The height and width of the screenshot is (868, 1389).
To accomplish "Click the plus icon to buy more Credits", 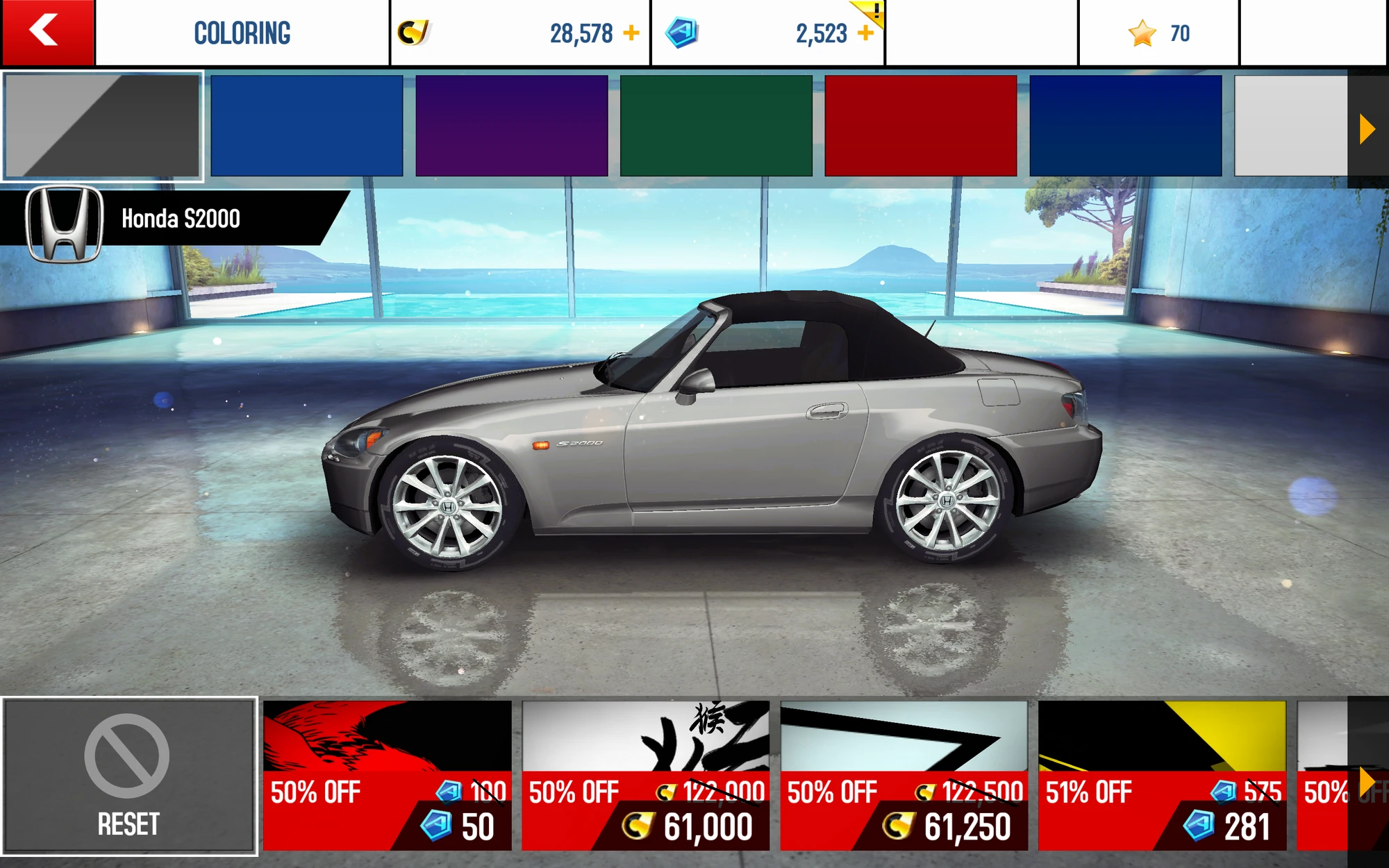I will pyautogui.click(x=631, y=31).
